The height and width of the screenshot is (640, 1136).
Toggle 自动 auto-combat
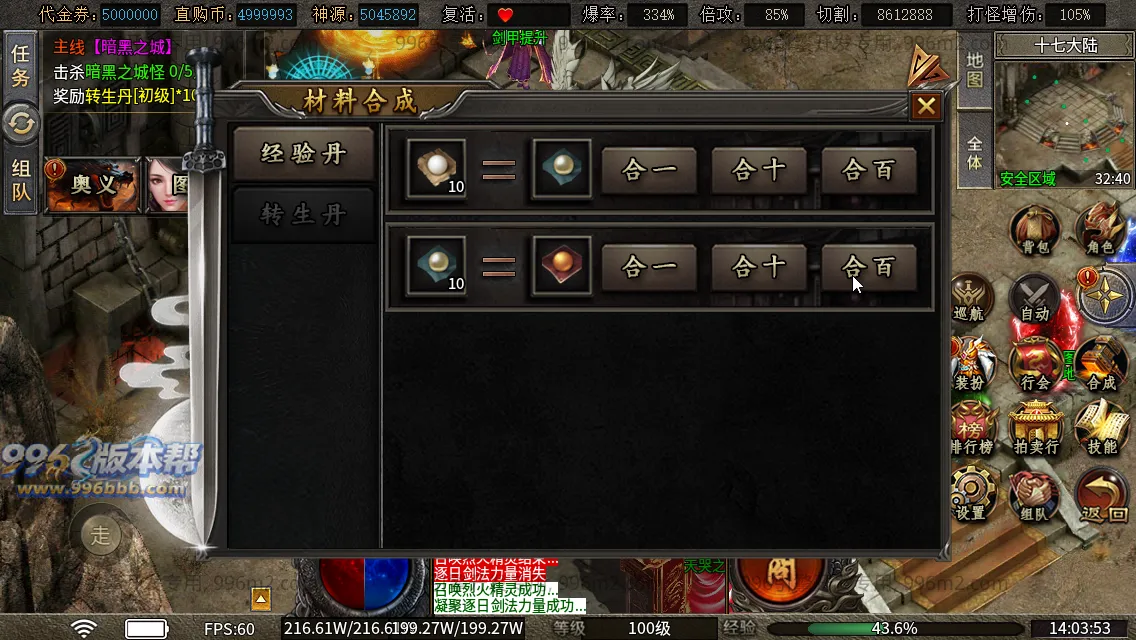pyautogui.click(x=1034, y=297)
